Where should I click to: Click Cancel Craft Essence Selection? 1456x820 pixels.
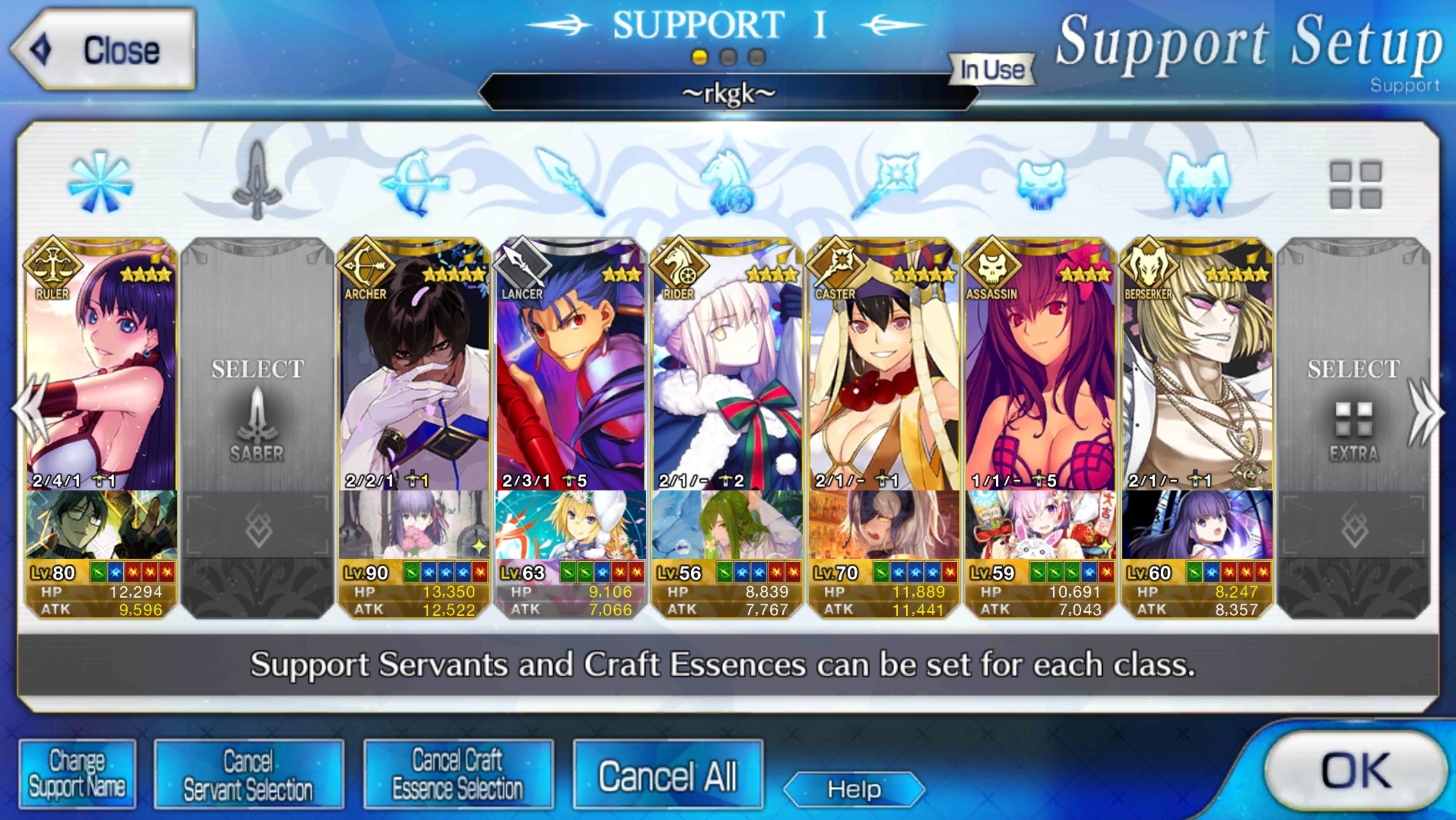tap(457, 774)
